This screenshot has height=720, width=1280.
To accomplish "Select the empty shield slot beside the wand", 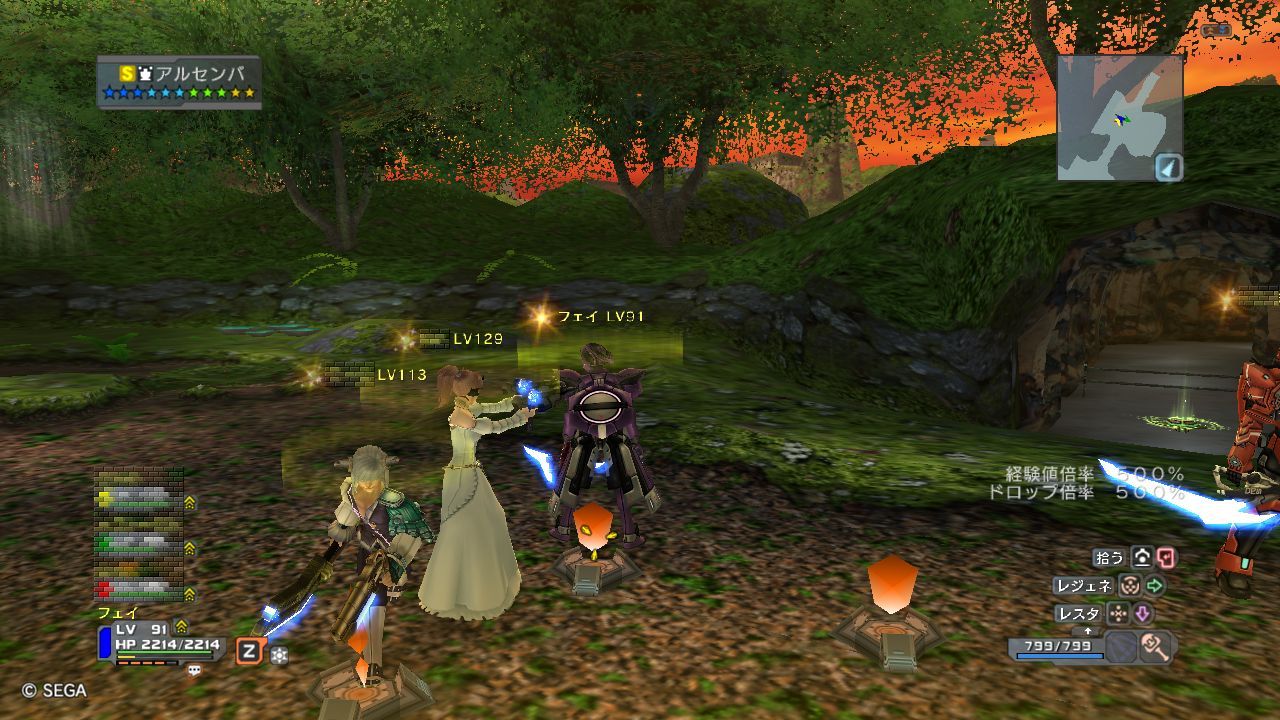I will [x=1122, y=646].
